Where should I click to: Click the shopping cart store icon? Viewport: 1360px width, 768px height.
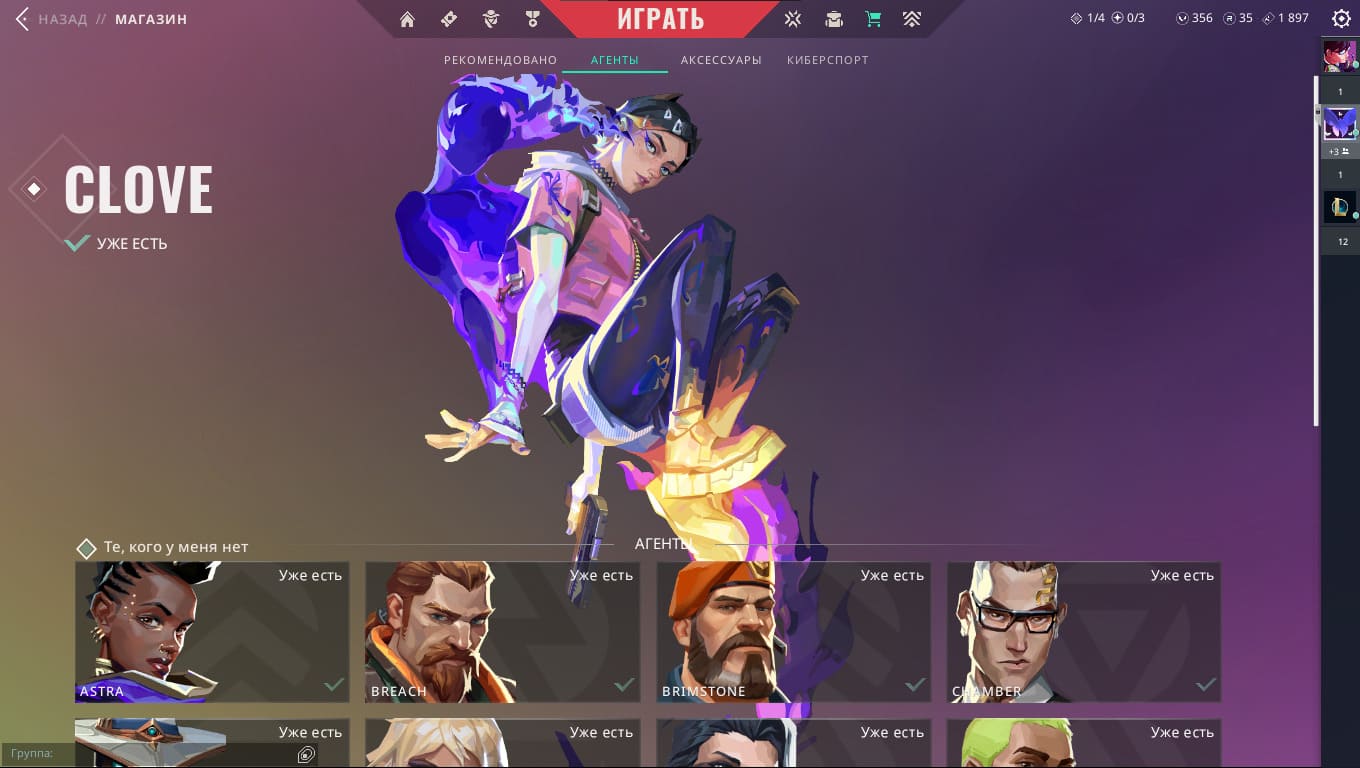click(872, 19)
